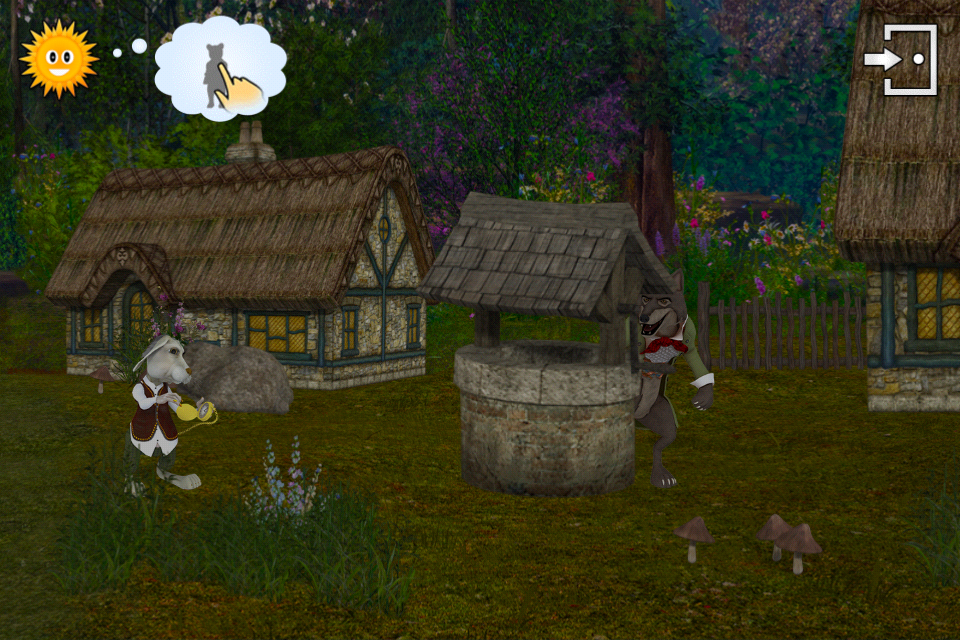Click the exit door icon
The height and width of the screenshot is (640, 960).
(x=901, y=60)
